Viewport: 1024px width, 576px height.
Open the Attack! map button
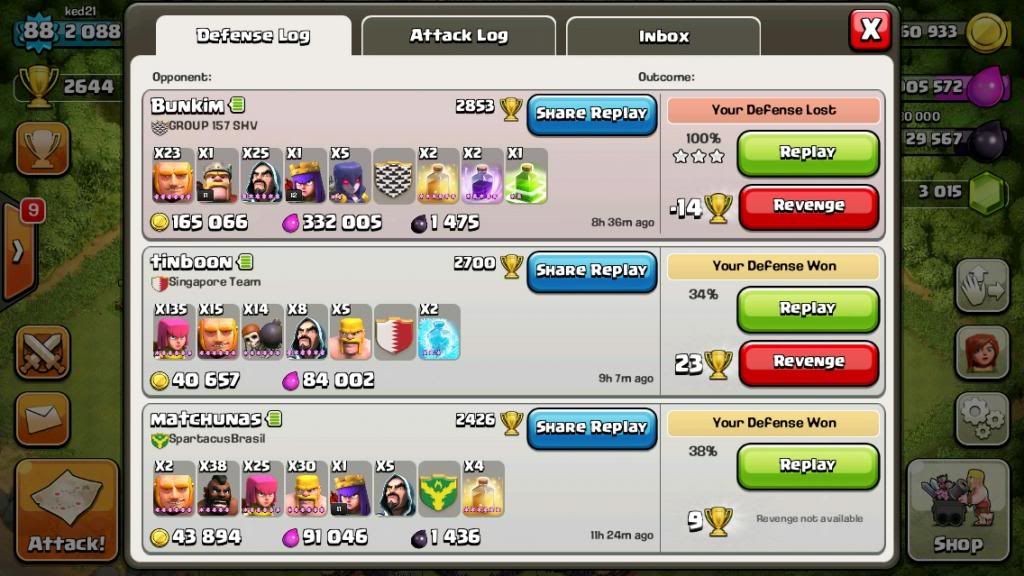(67, 510)
